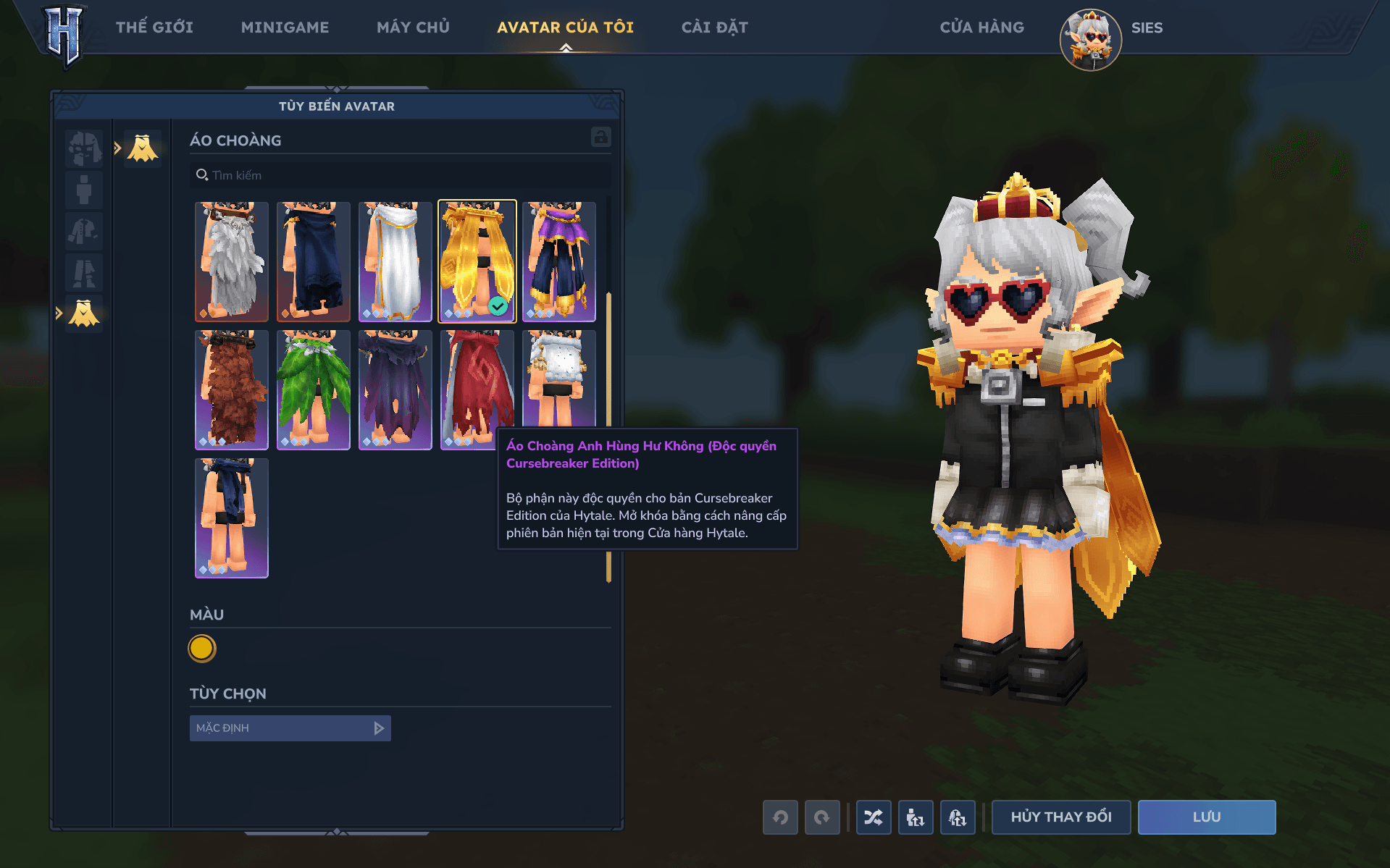The width and height of the screenshot is (1390, 868).
Task: Click Hủy Thay Đổi to discard changes
Action: [x=1060, y=817]
